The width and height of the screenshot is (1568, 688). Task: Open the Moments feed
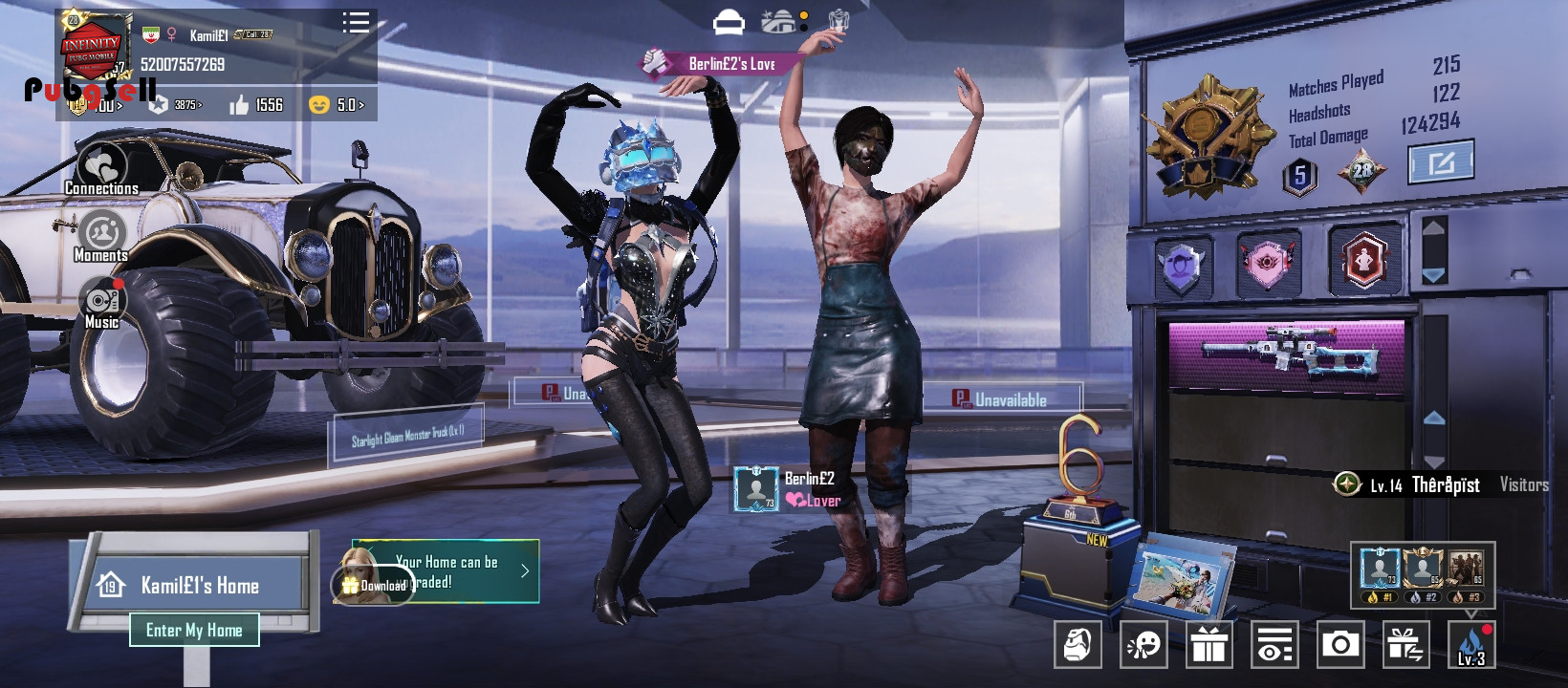(101, 236)
